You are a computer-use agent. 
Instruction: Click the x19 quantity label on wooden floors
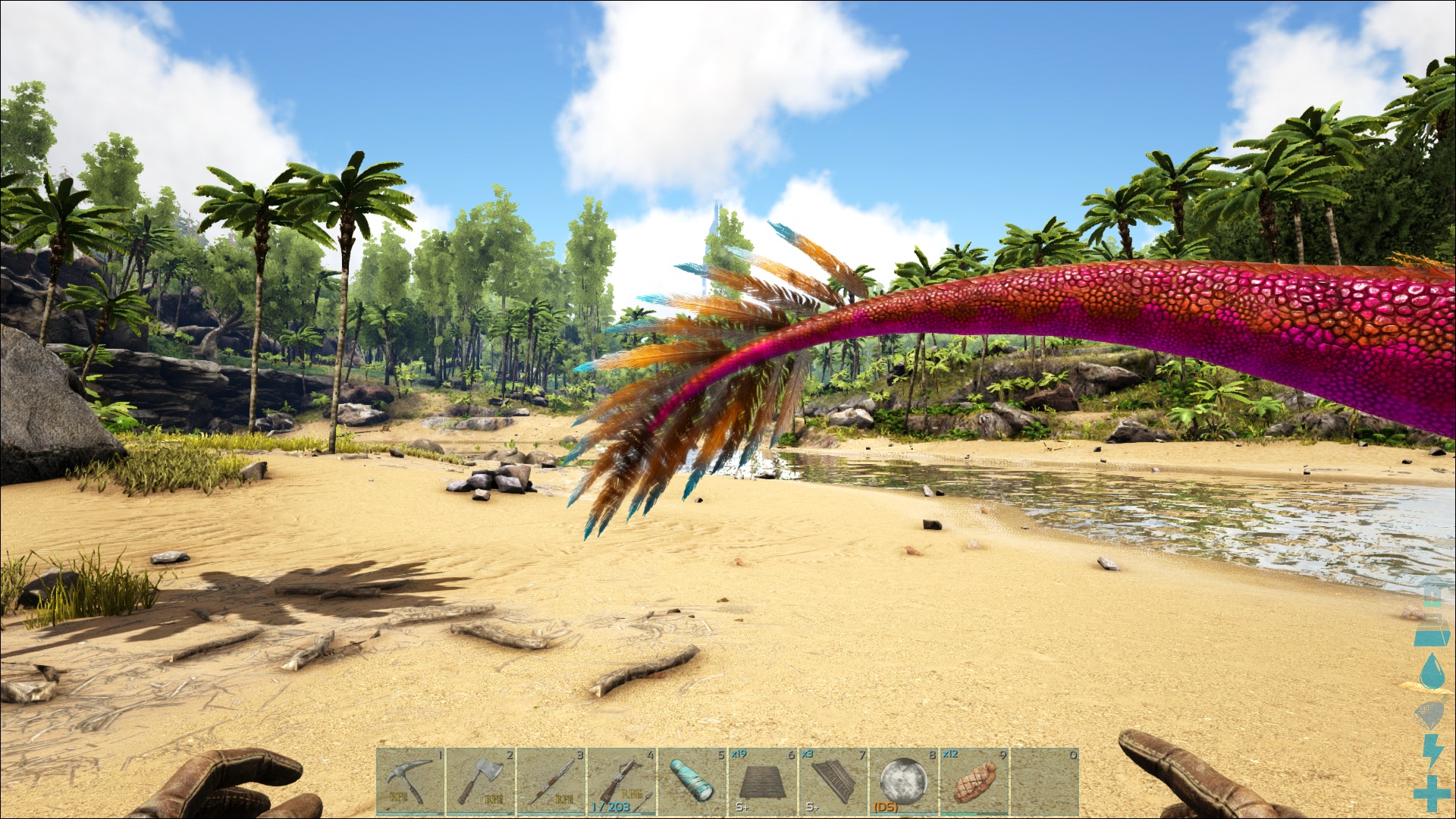coord(738,753)
